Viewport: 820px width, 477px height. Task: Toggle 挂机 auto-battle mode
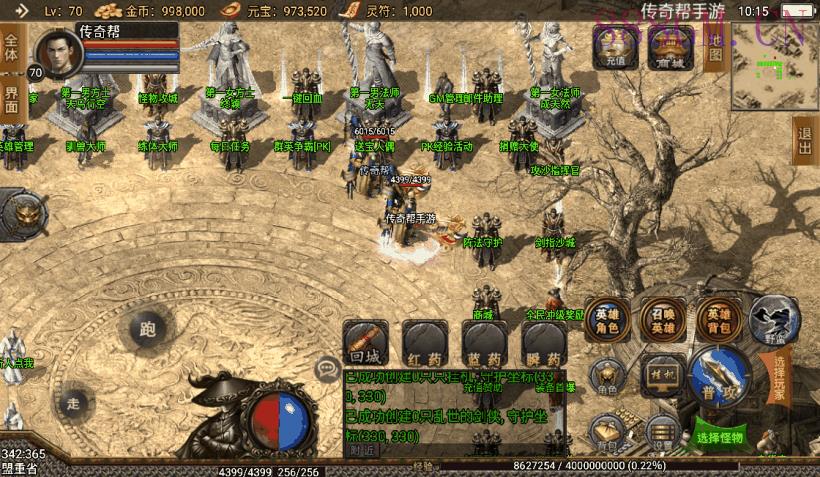pos(660,372)
